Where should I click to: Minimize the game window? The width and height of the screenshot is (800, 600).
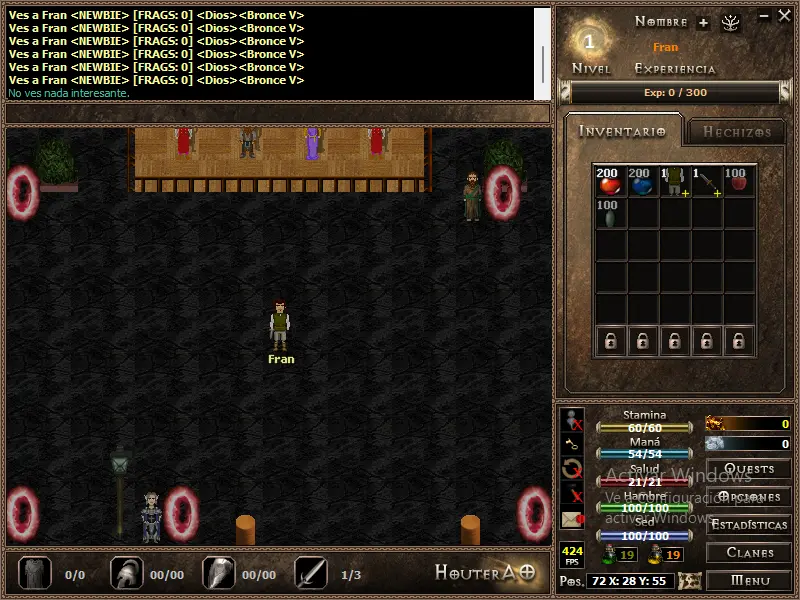click(x=764, y=16)
